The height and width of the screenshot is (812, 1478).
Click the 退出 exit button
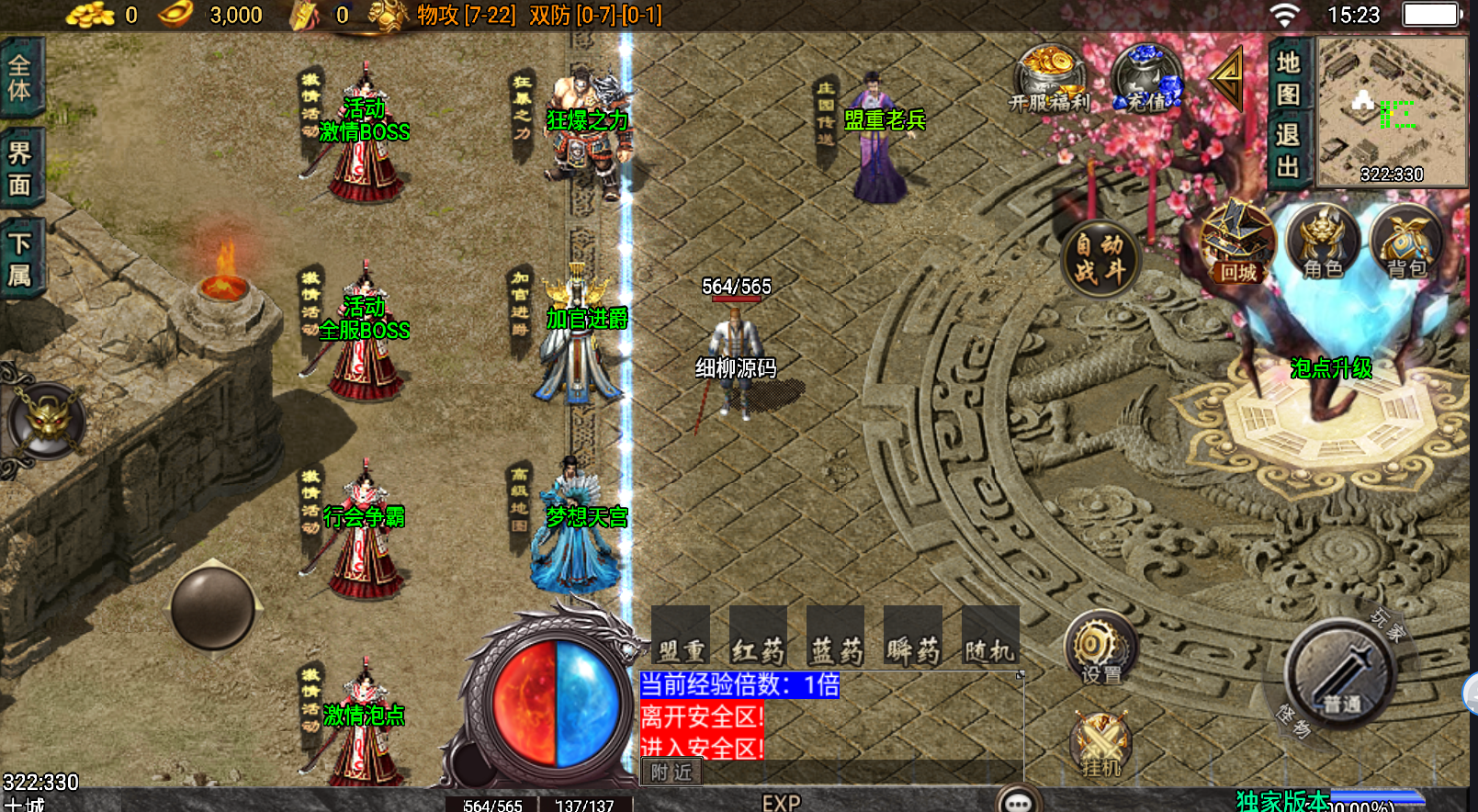(x=1288, y=151)
